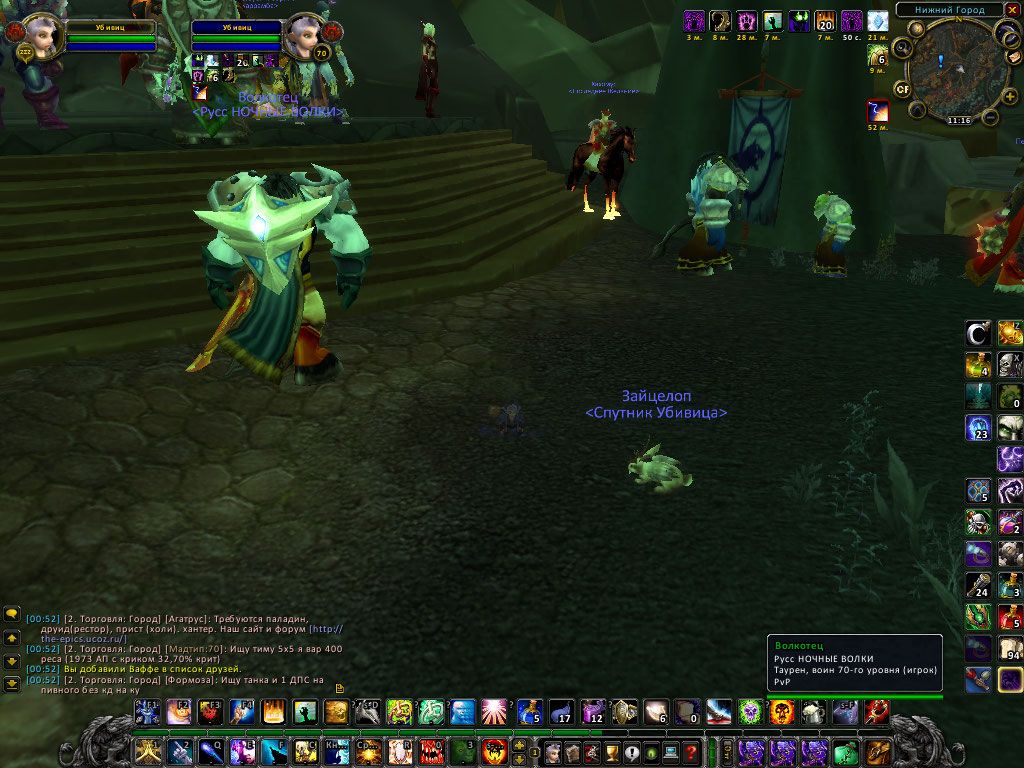1024x768 pixels.
Task: Activate the red sunburst ability icon
Action: (x=493, y=712)
